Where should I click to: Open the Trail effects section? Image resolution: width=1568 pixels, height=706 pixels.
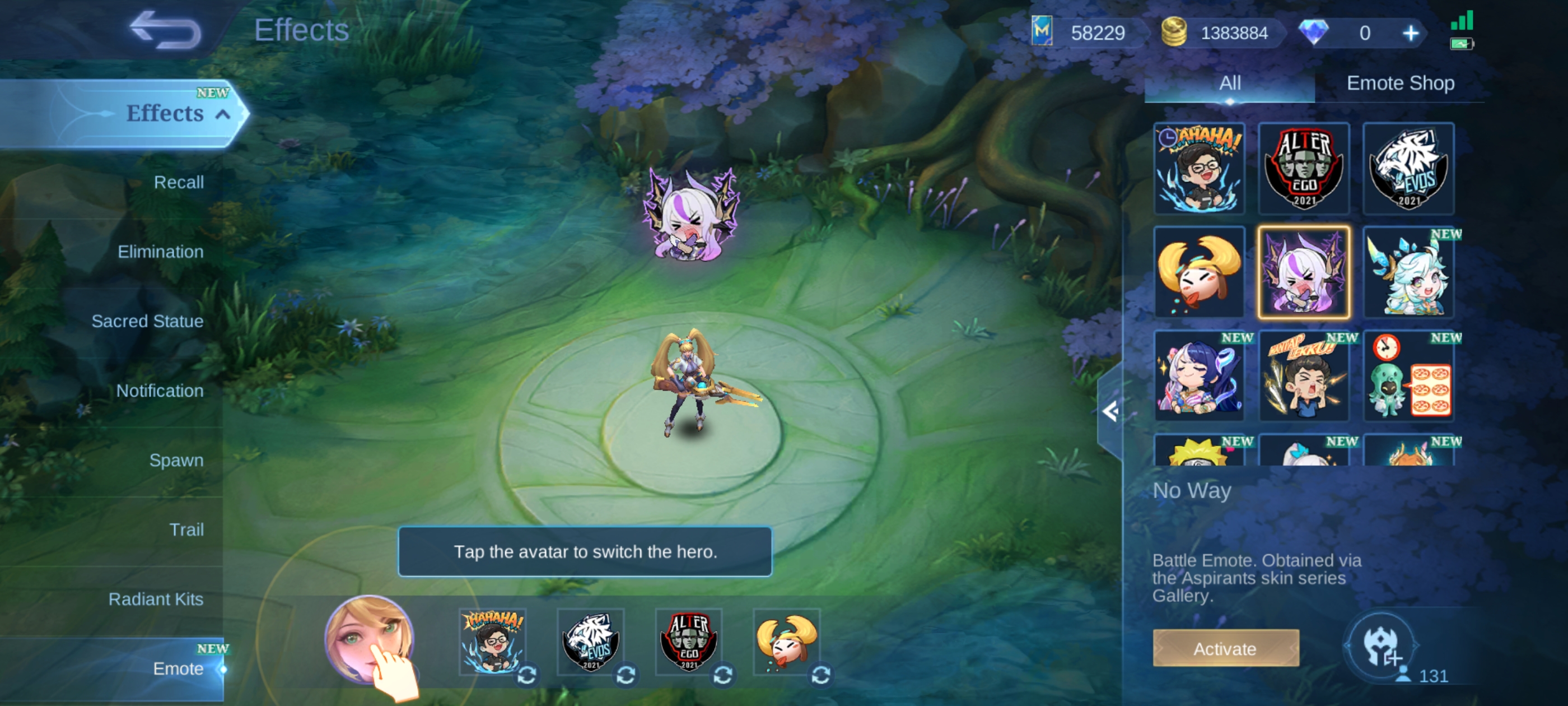tap(186, 529)
